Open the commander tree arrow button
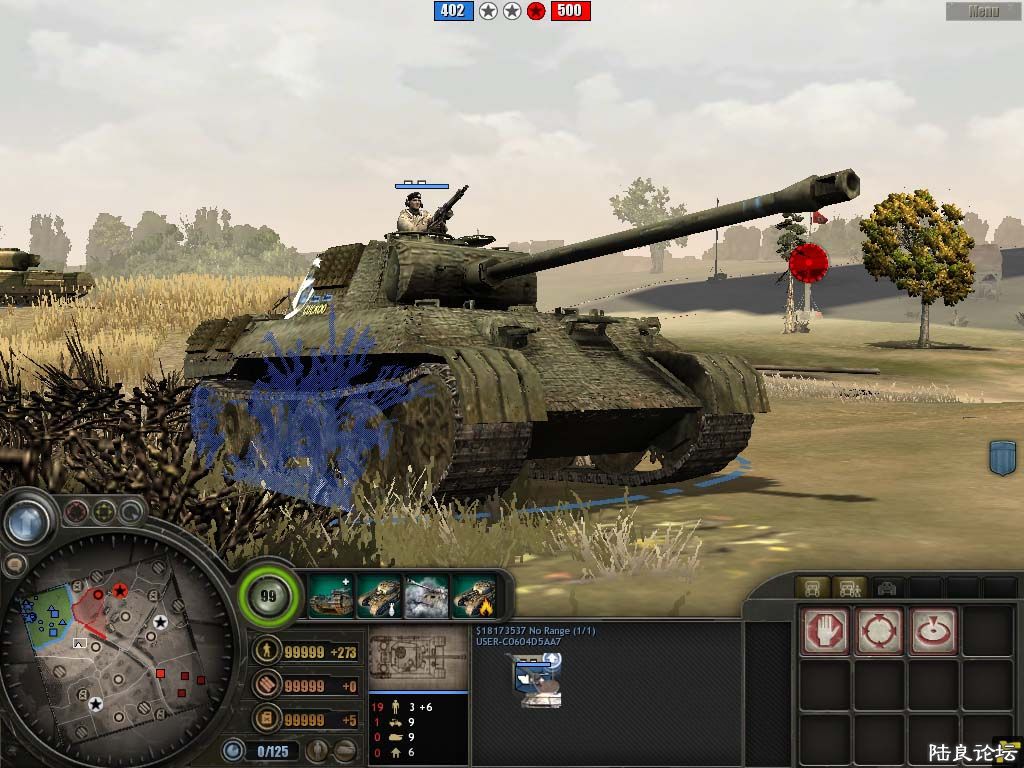 (x=27, y=521)
